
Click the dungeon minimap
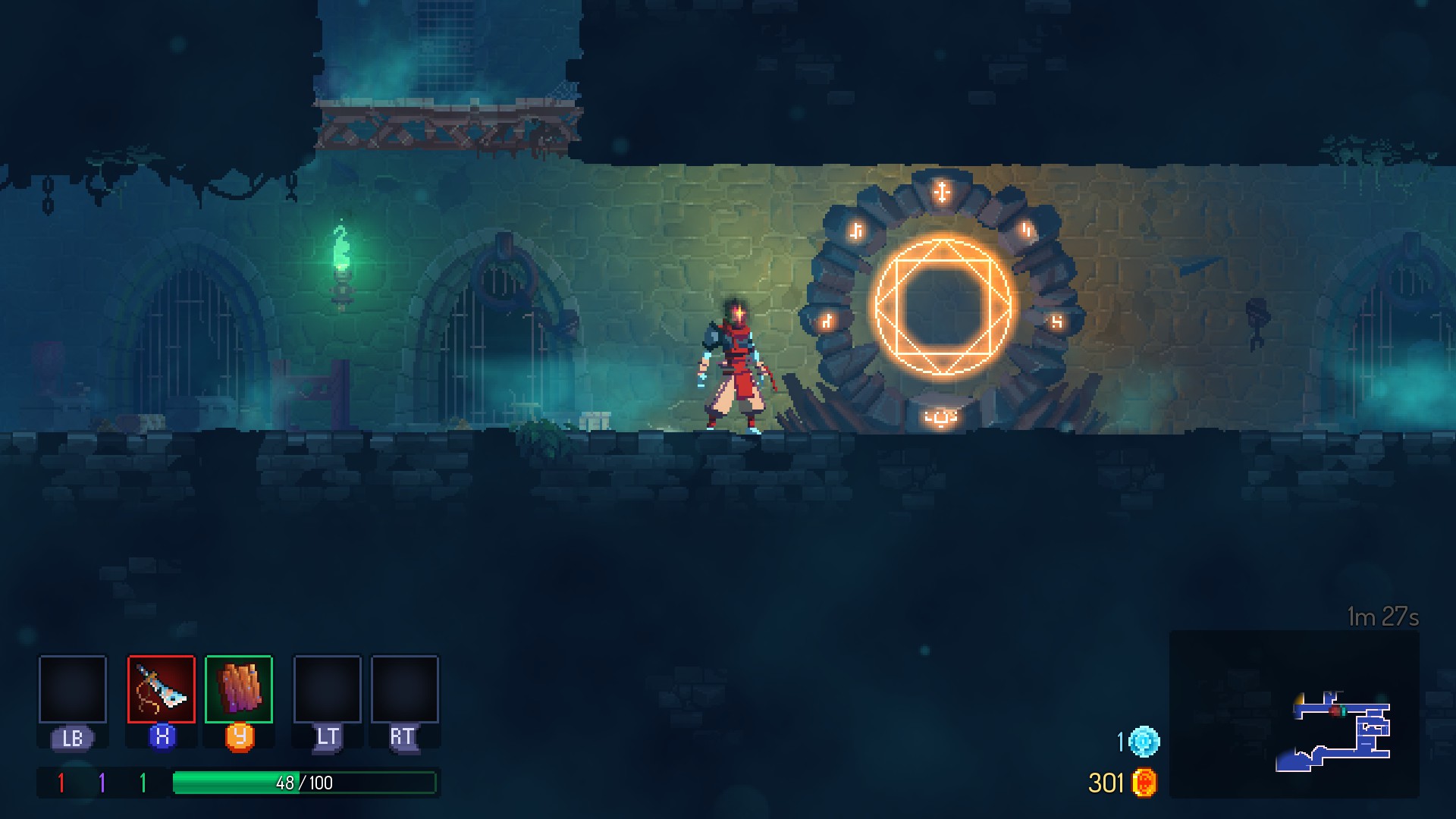(x=1294, y=714)
